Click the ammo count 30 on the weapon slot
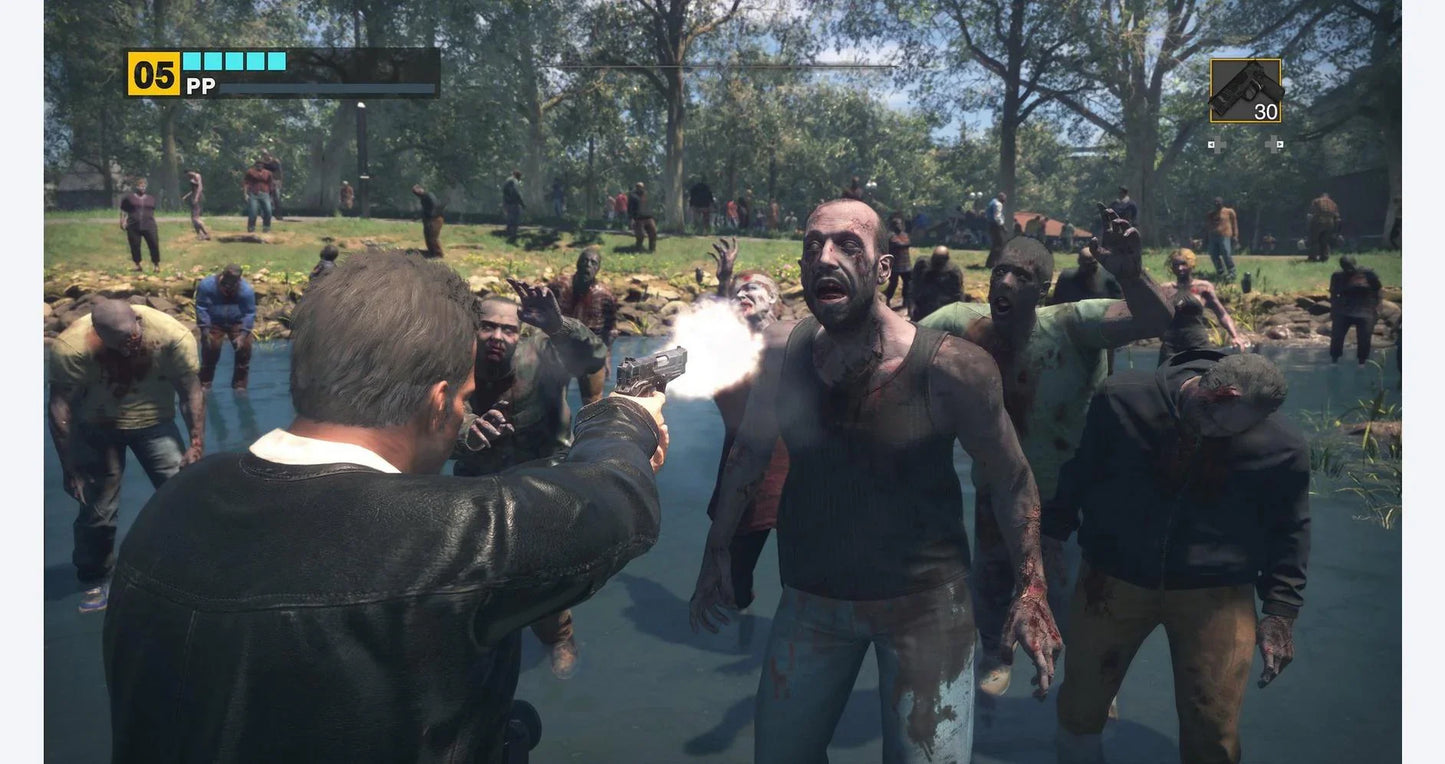 [1266, 111]
